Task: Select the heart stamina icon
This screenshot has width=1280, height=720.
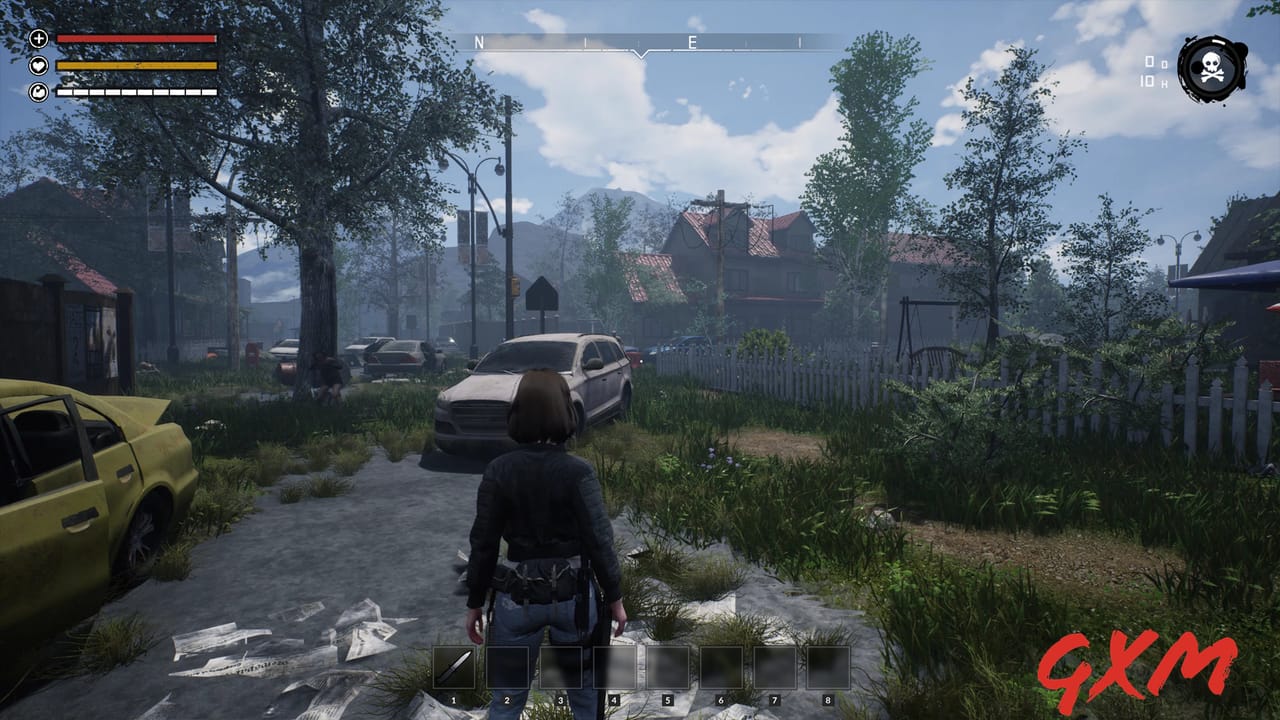Action: [39, 65]
